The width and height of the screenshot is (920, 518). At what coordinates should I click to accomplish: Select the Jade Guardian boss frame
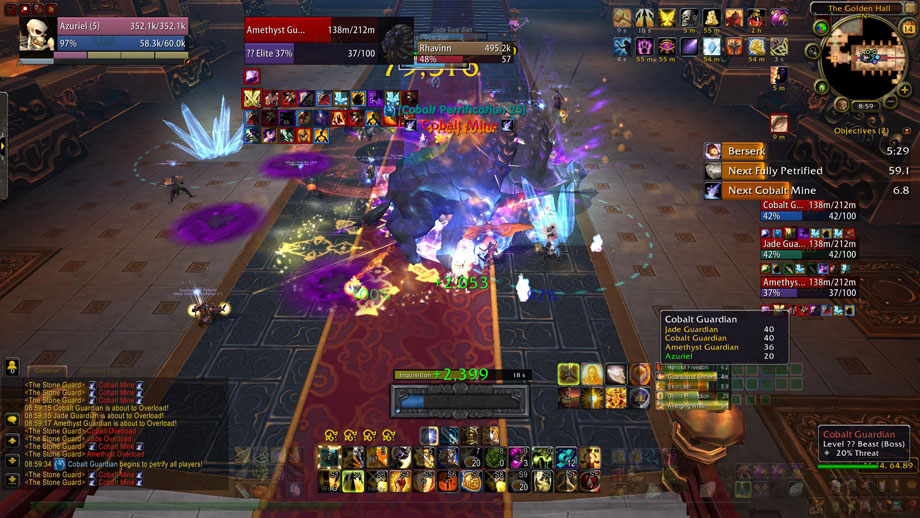point(810,247)
